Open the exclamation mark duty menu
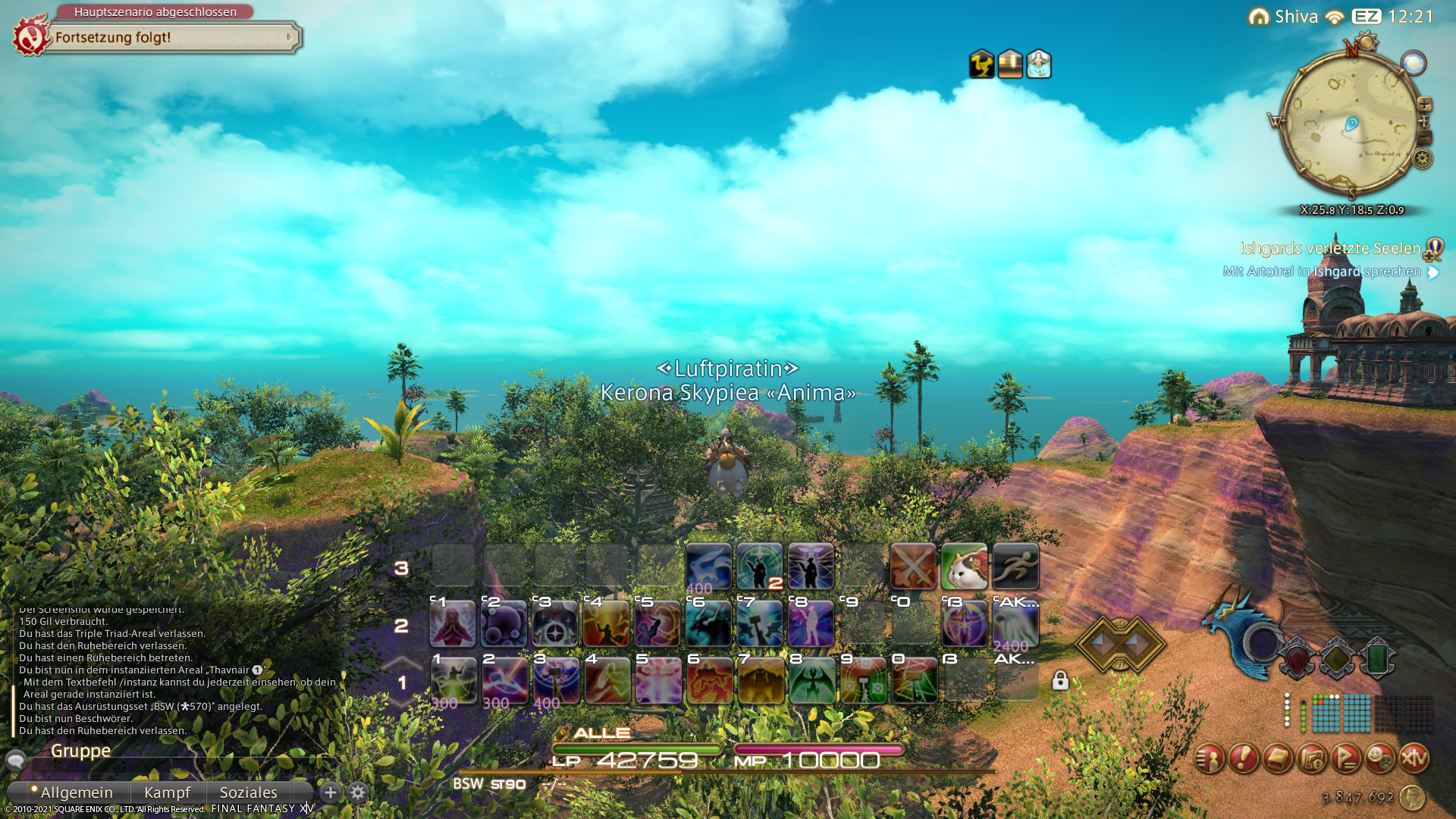The image size is (1456, 819). 1244,758
